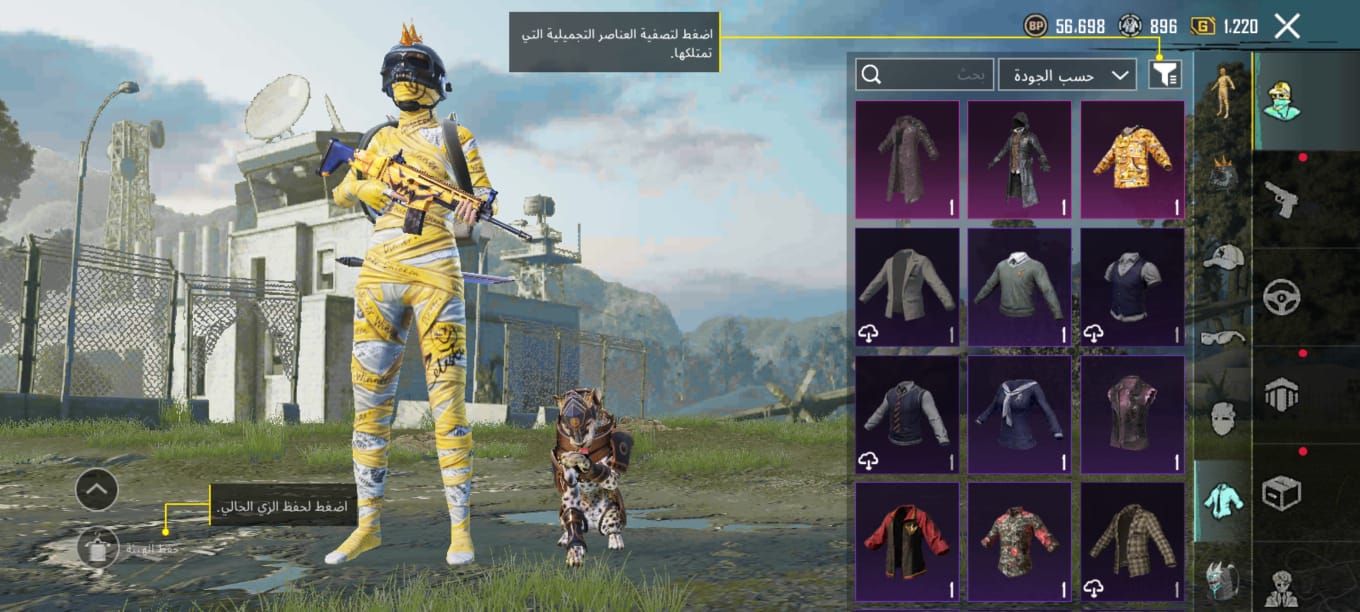Select the navy sailor-collar top
The height and width of the screenshot is (612, 1360).
1019,415
